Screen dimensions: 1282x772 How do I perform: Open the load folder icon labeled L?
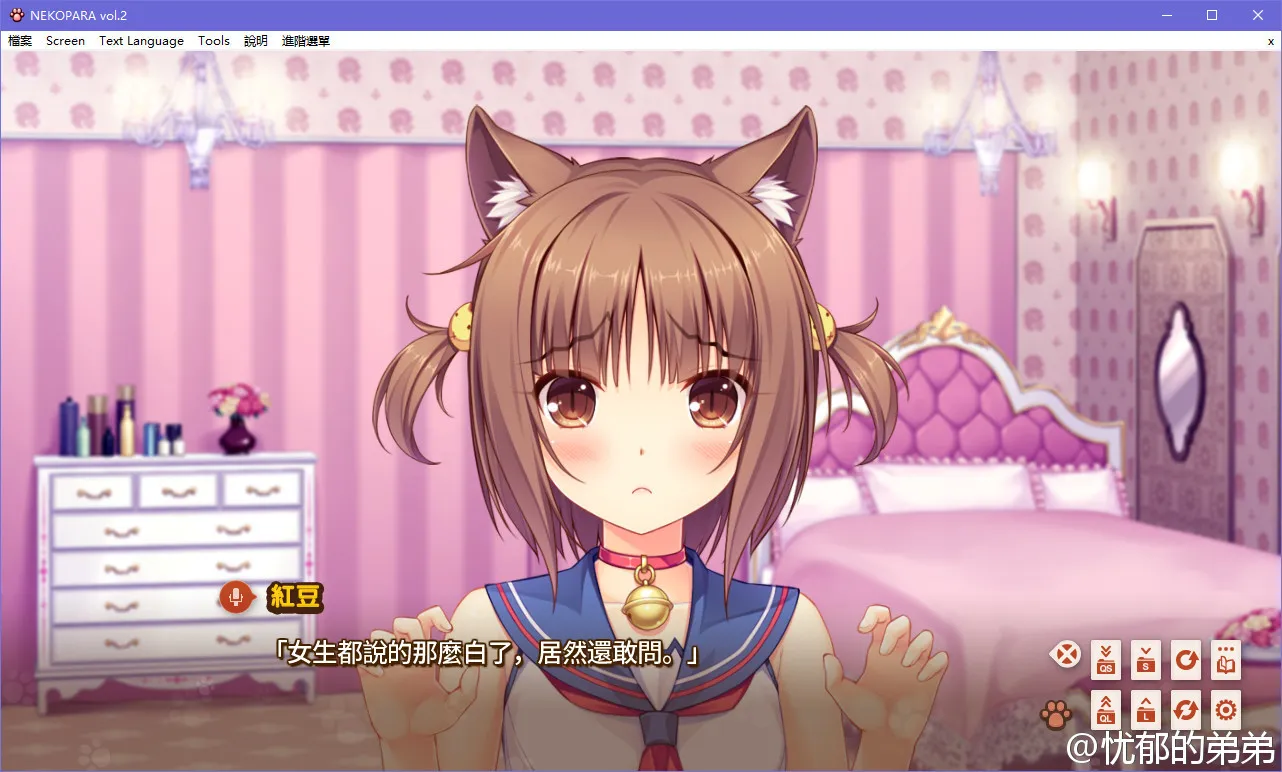point(1145,709)
